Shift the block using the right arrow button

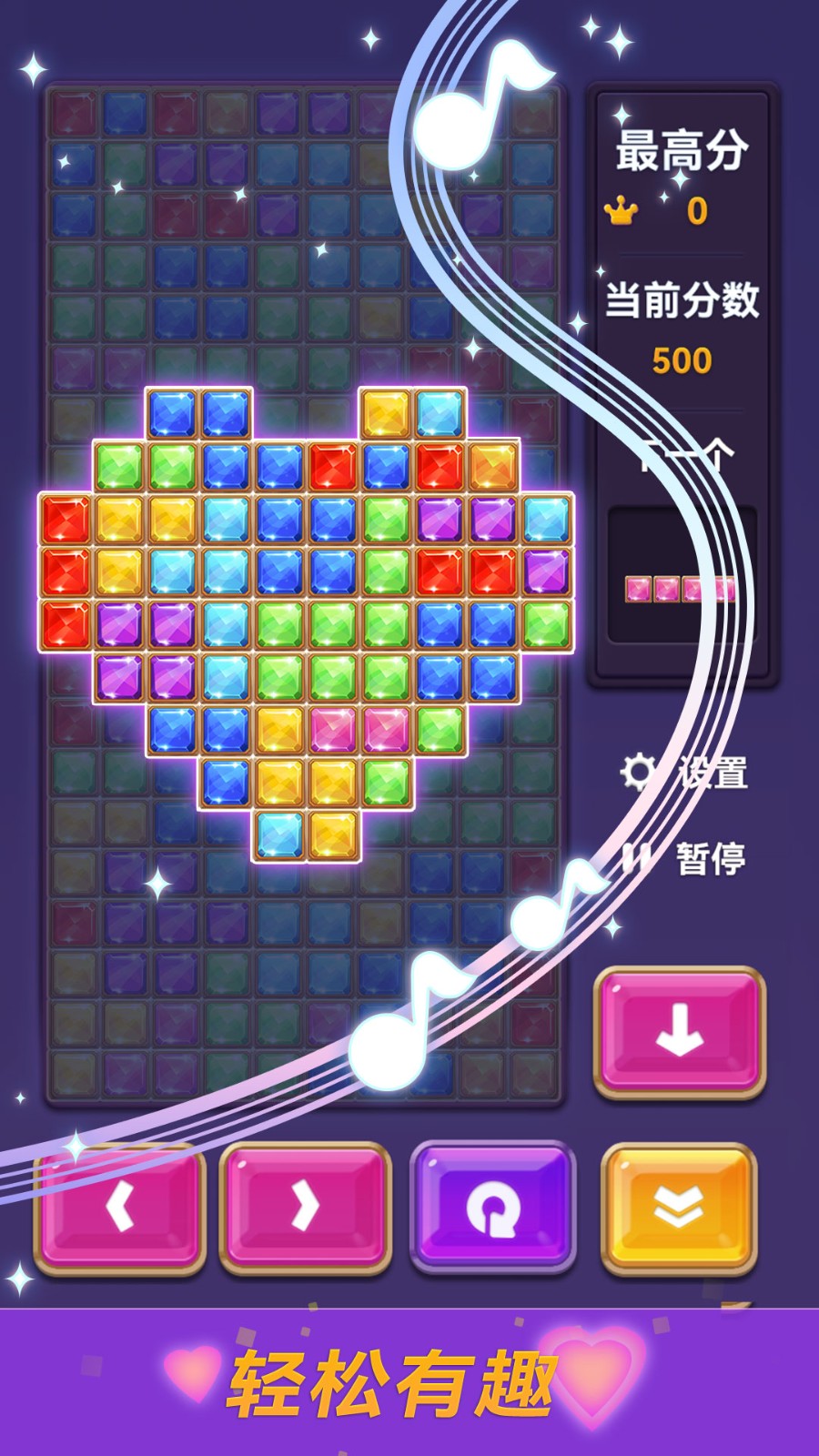click(305, 1207)
